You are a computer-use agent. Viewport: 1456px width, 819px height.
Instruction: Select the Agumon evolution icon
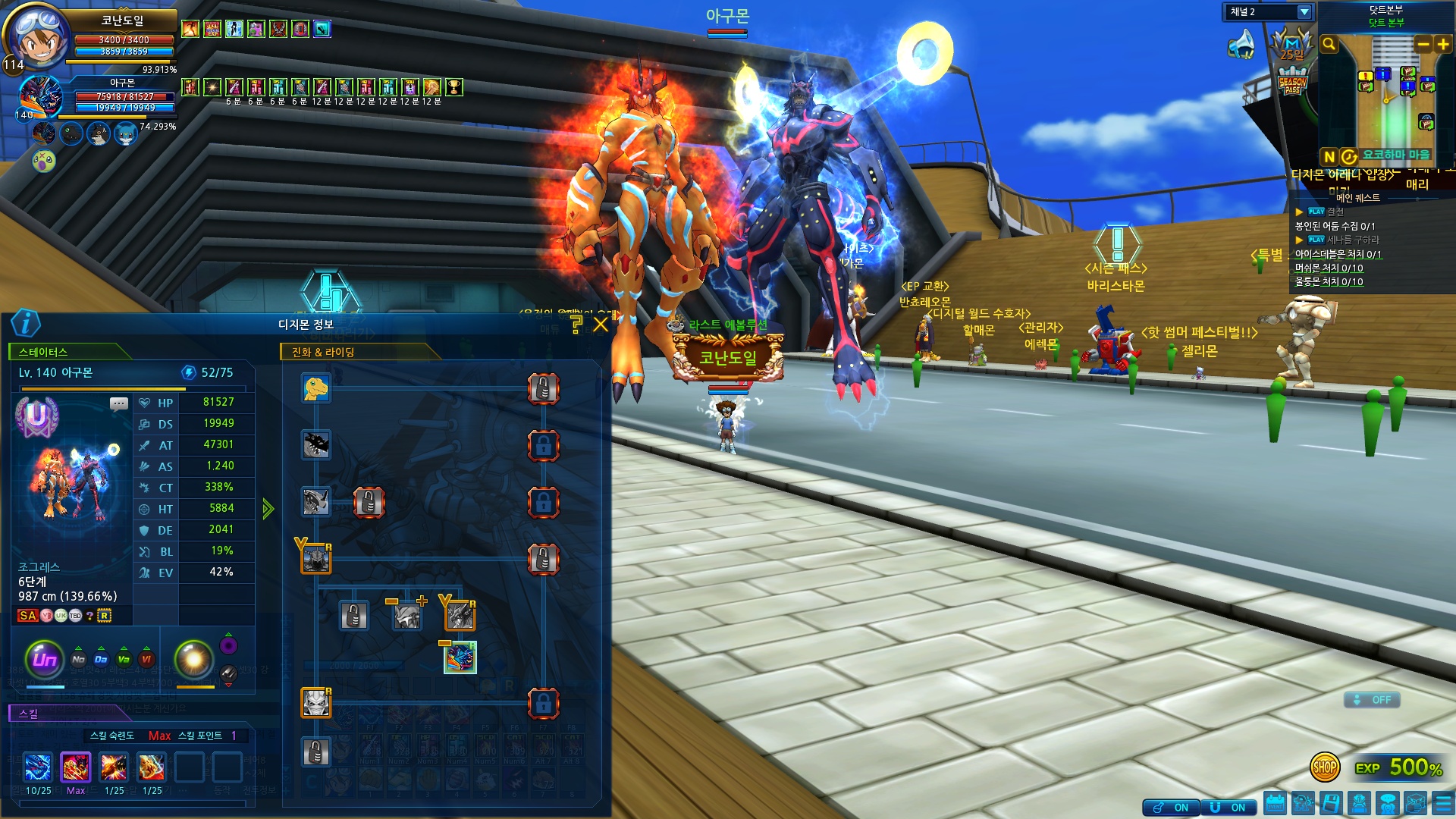pyautogui.click(x=315, y=388)
